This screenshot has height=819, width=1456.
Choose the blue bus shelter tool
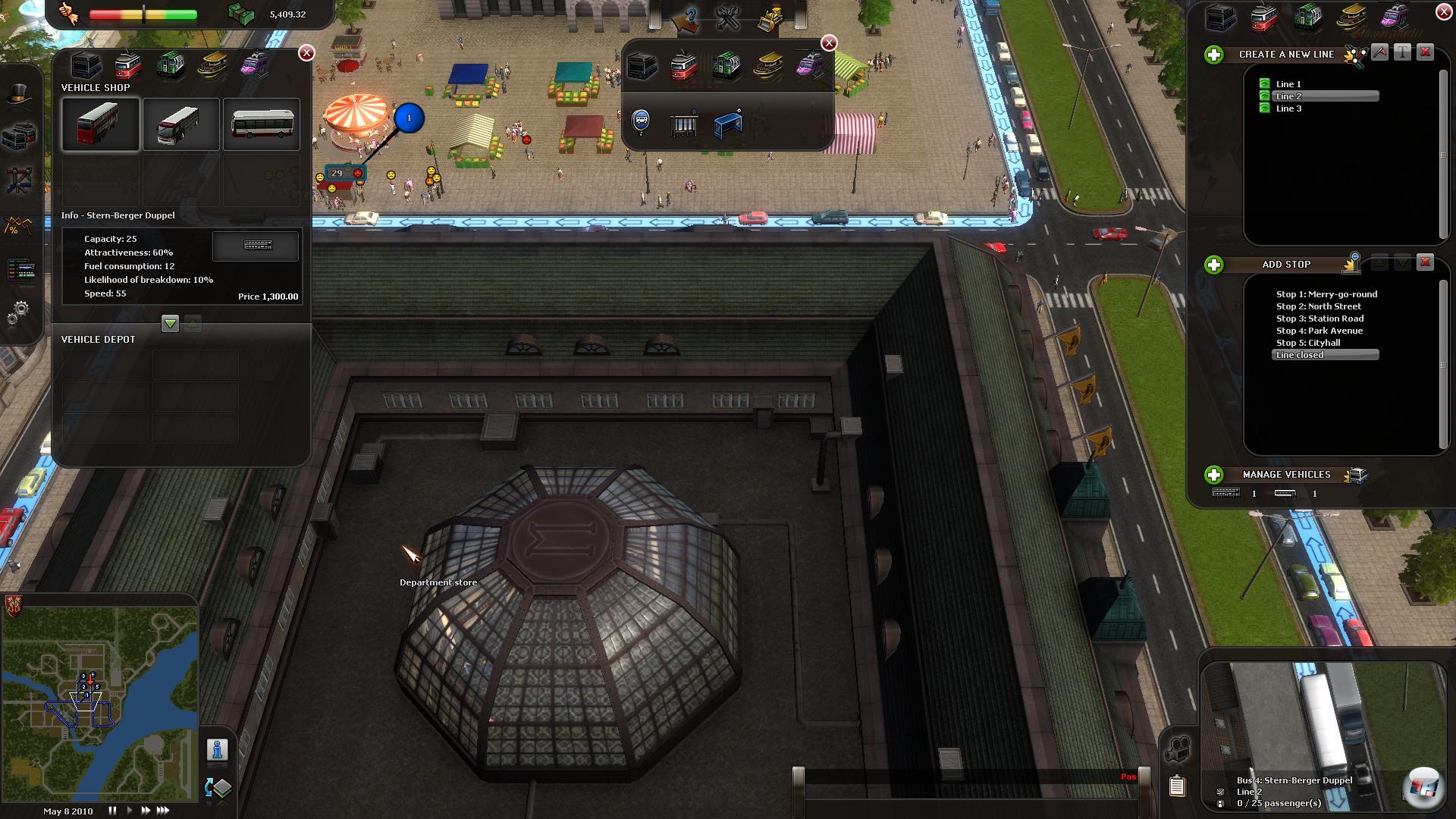(727, 124)
